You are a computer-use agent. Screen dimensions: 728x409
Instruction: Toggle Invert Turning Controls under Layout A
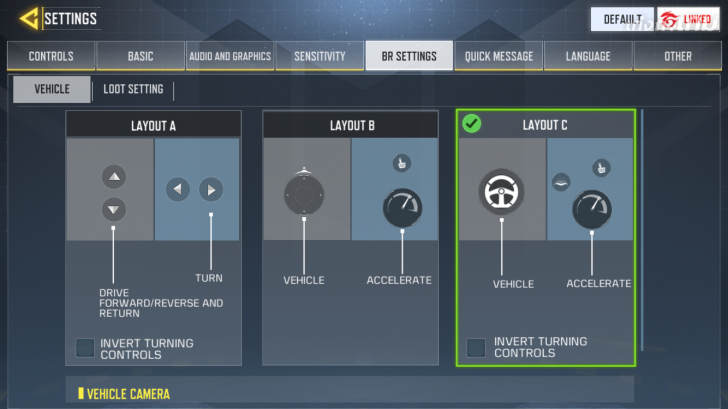[x=86, y=348]
